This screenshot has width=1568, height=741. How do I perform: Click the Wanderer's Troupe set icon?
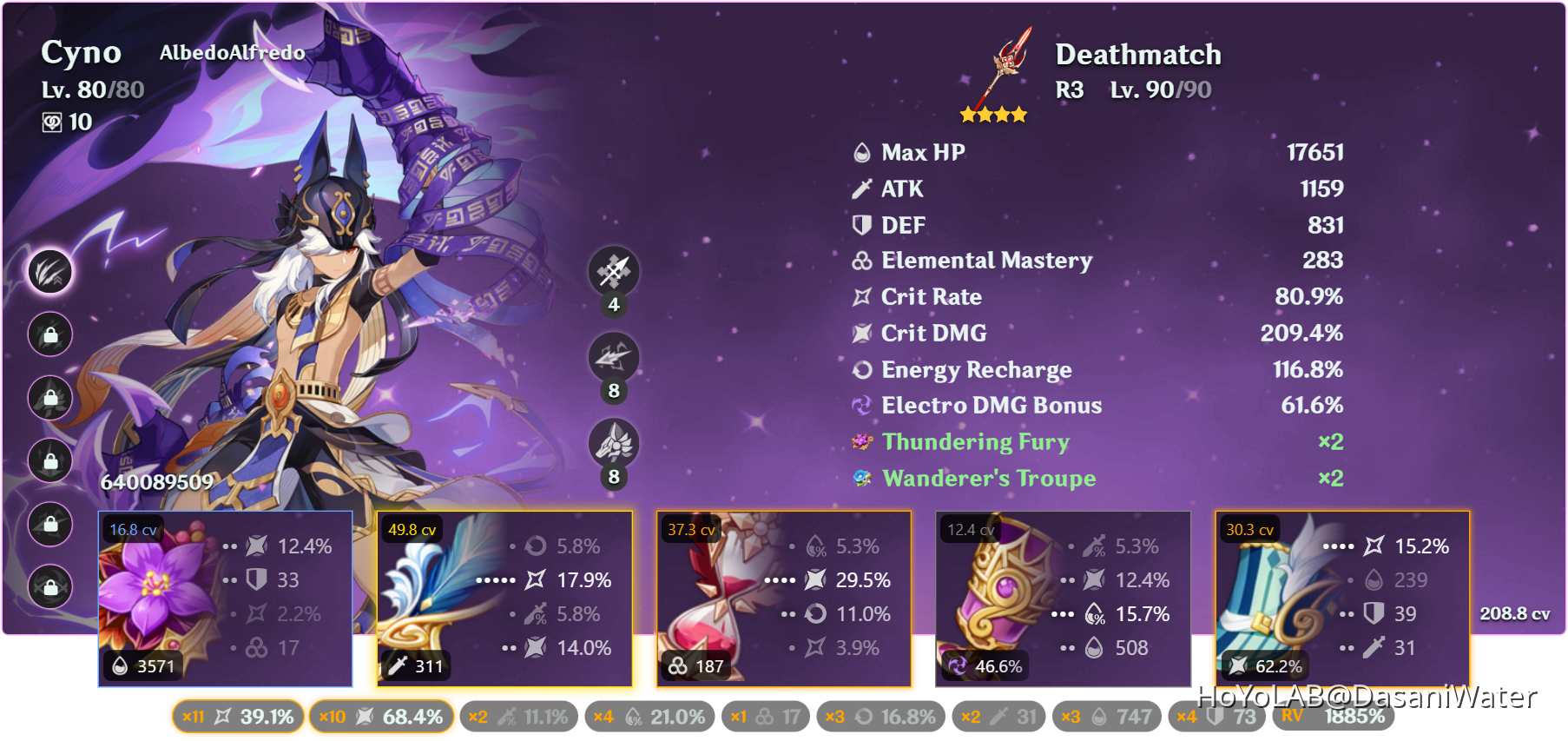coord(860,478)
